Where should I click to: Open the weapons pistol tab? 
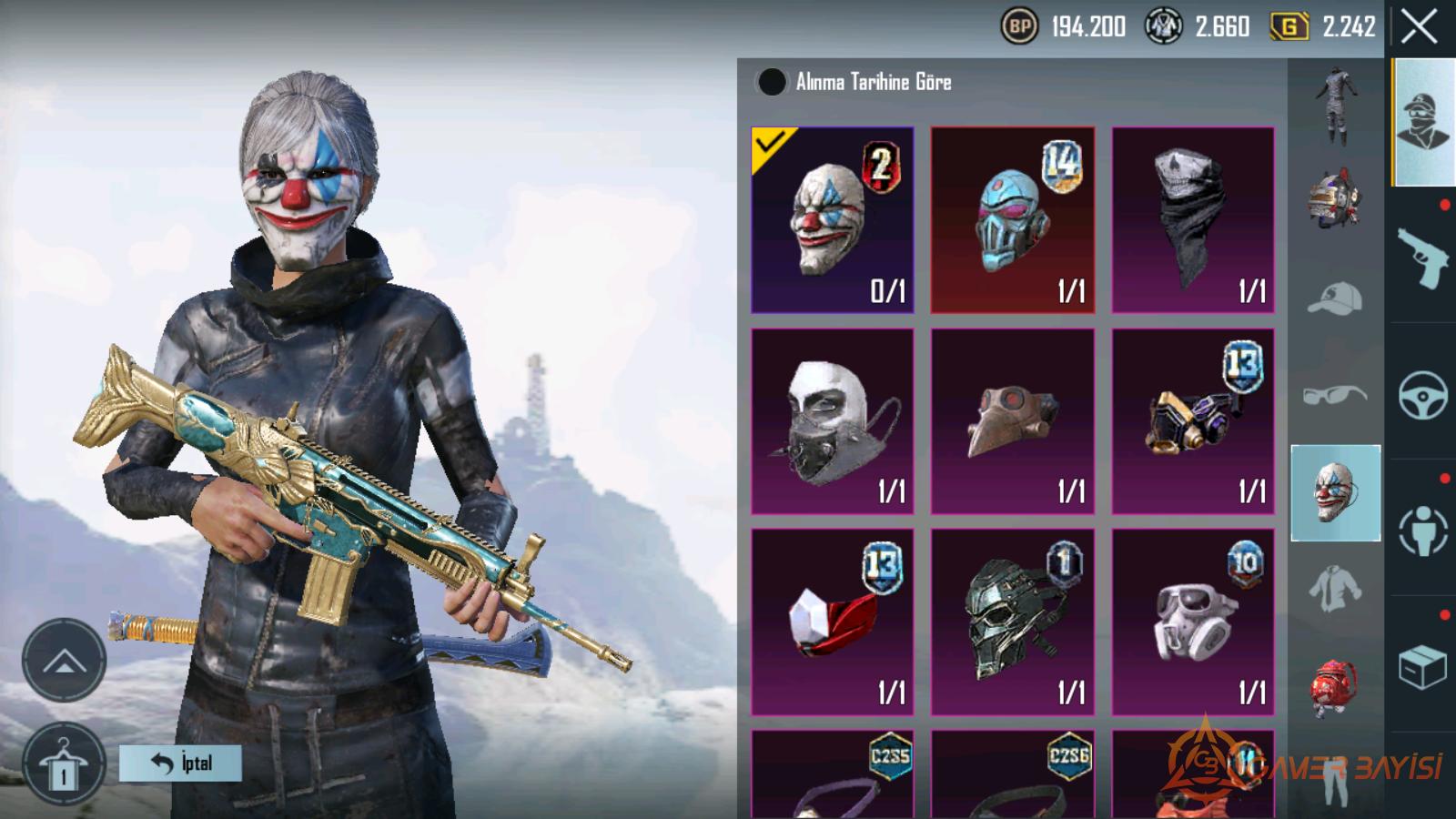point(1422,256)
